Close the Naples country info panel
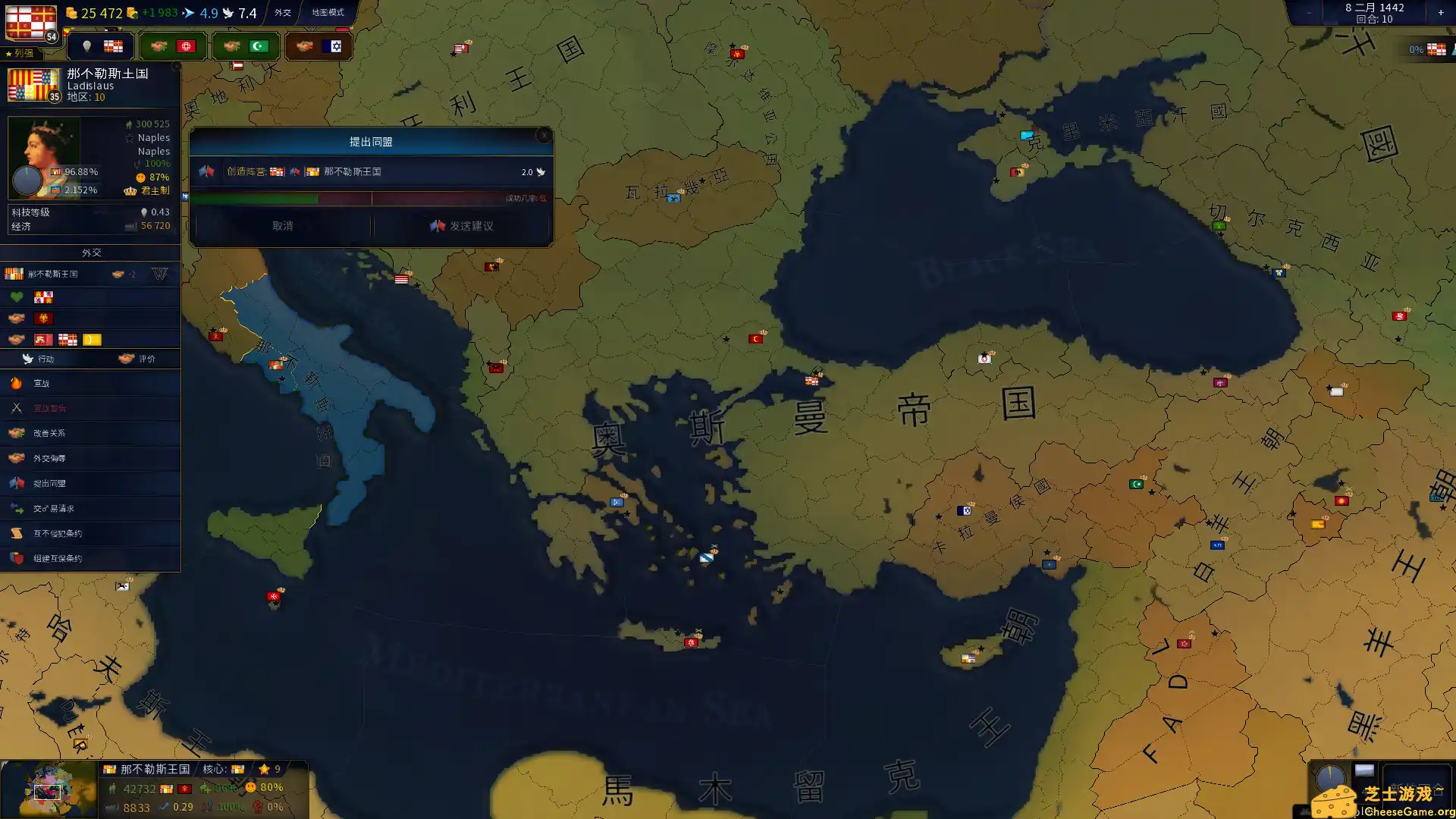 tap(176, 67)
